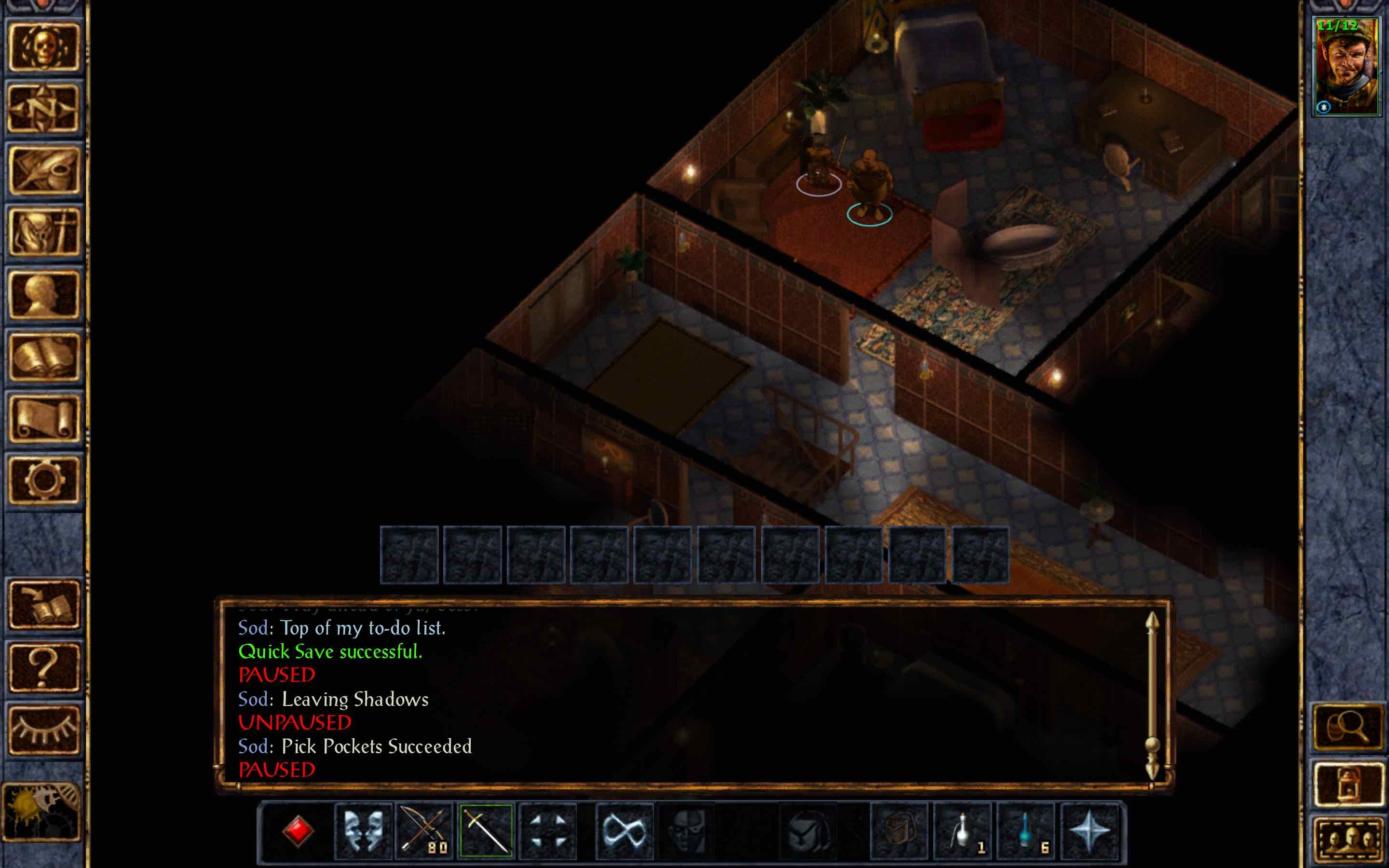Image resolution: width=1389 pixels, height=868 pixels.
Task: Open the priest scroll spells panel
Action: pyautogui.click(x=46, y=419)
